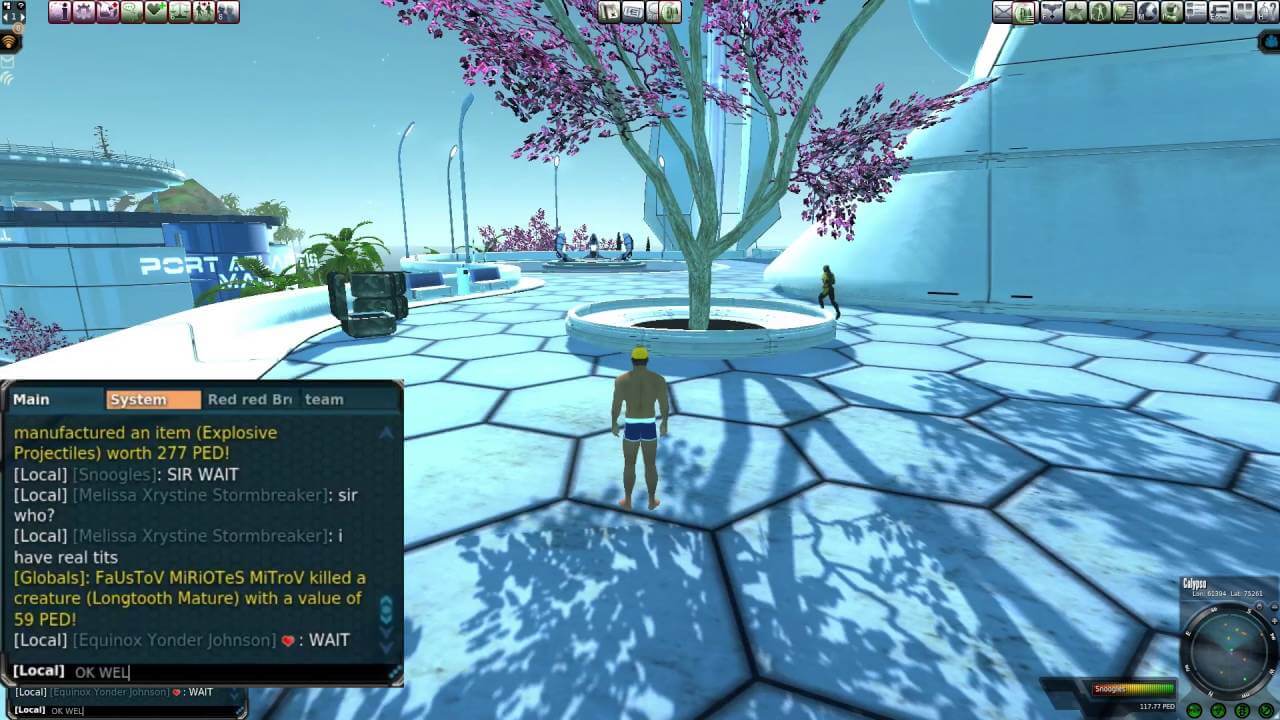Image resolution: width=1280 pixels, height=720 pixels.
Task: Click the Local chat input field
Action: 230,672
